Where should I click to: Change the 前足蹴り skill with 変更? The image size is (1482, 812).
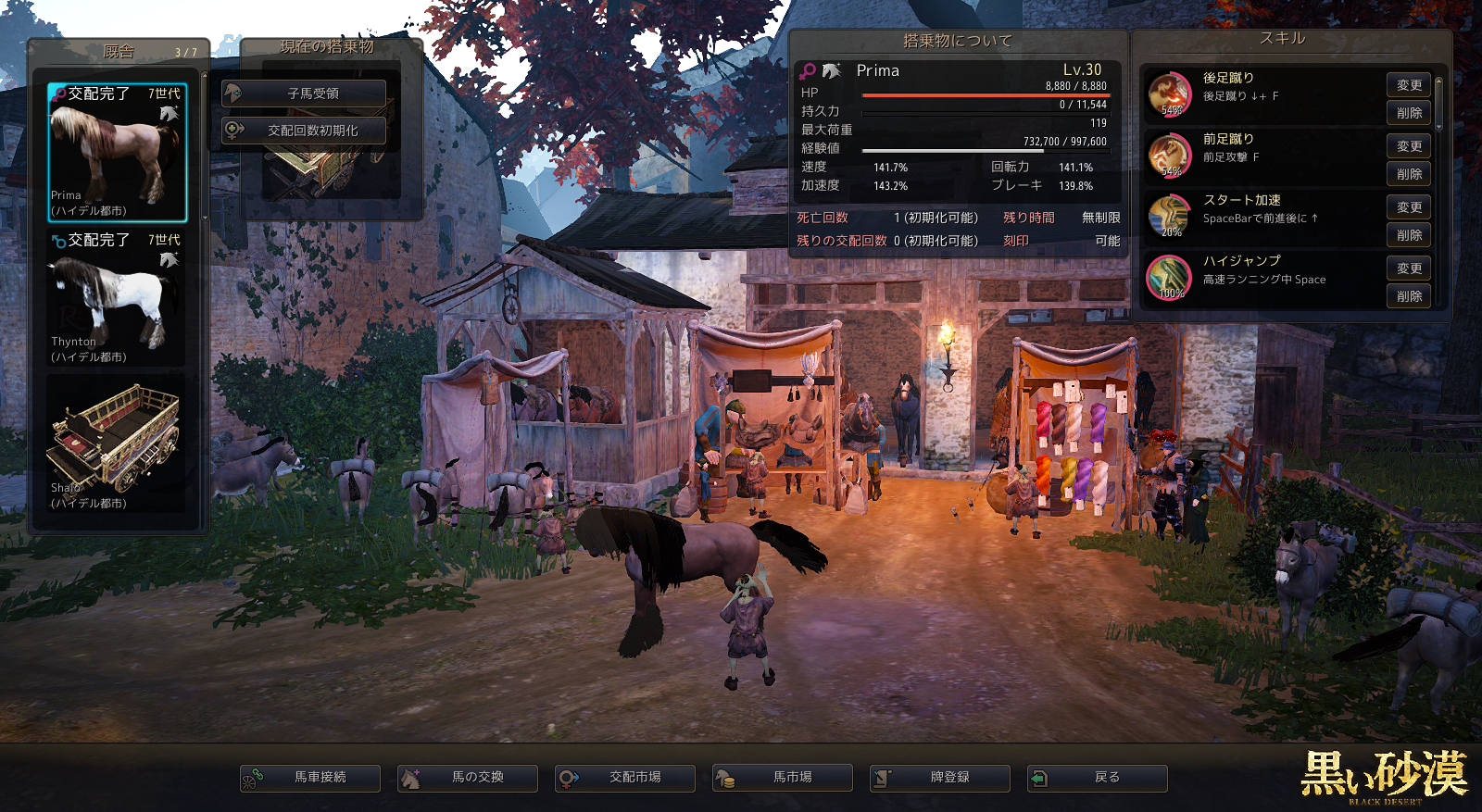point(1409,146)
